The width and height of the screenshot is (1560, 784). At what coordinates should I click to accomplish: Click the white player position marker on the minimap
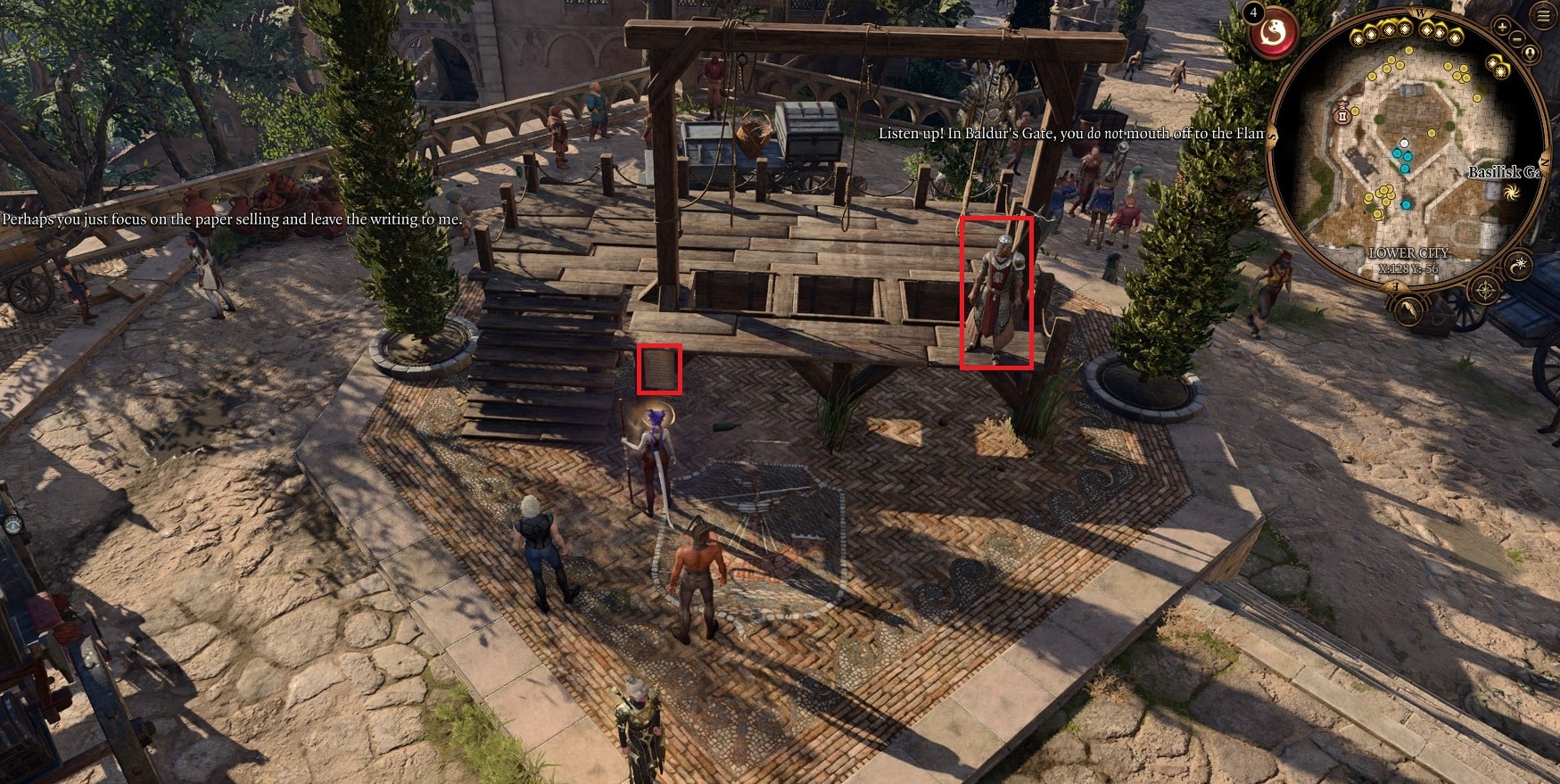(1405, 143)
